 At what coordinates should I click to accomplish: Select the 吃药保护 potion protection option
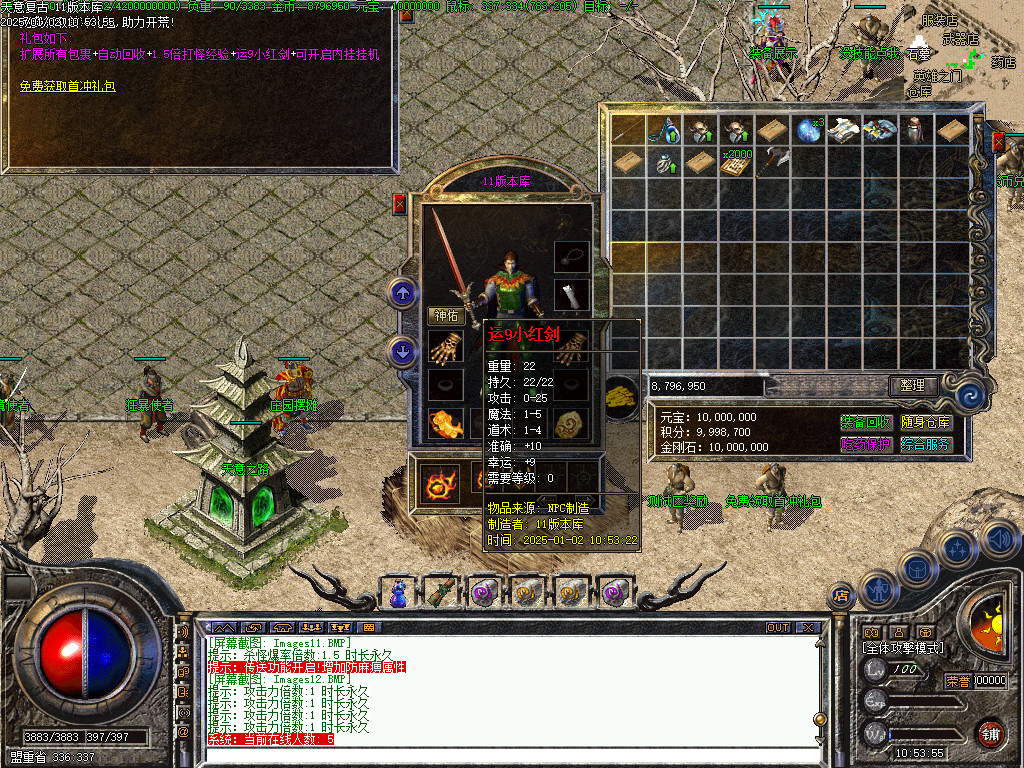point(866,445)
